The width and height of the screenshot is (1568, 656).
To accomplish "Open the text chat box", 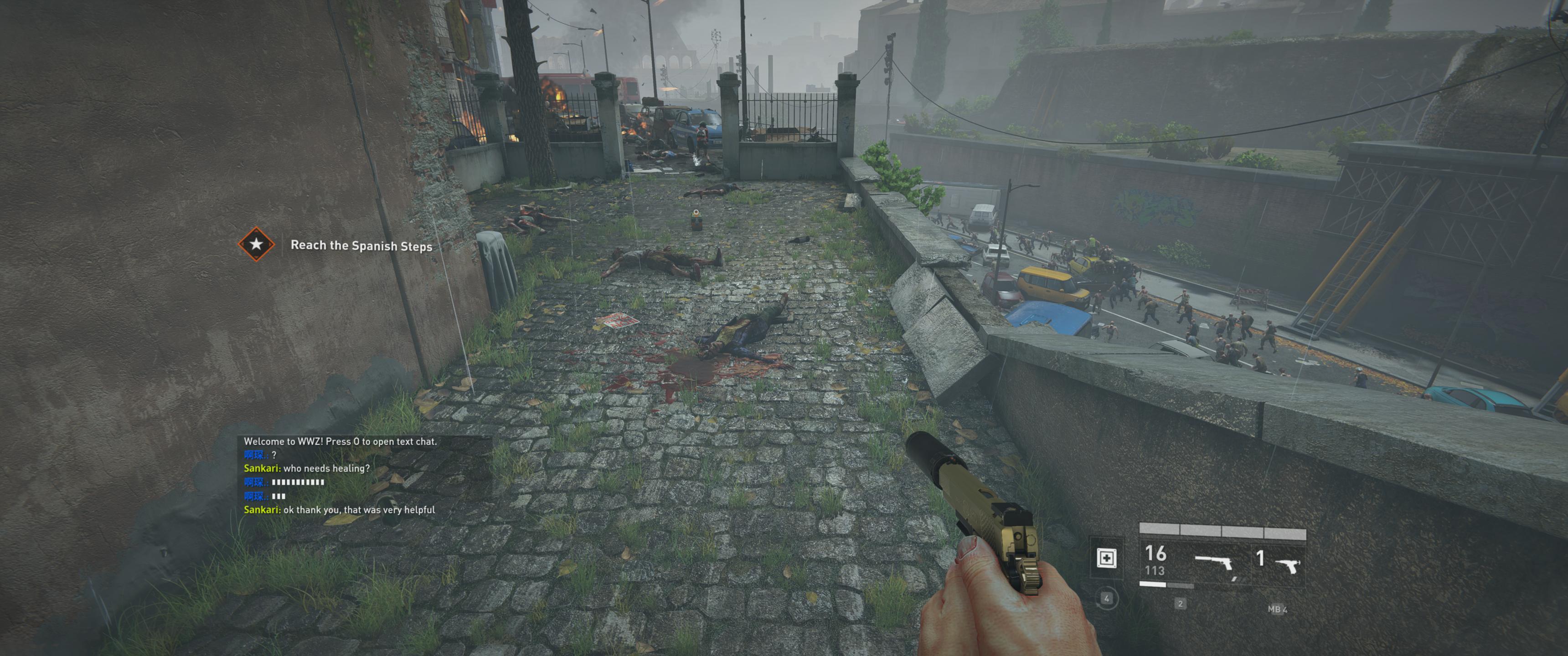I will (x=364, y=475).
